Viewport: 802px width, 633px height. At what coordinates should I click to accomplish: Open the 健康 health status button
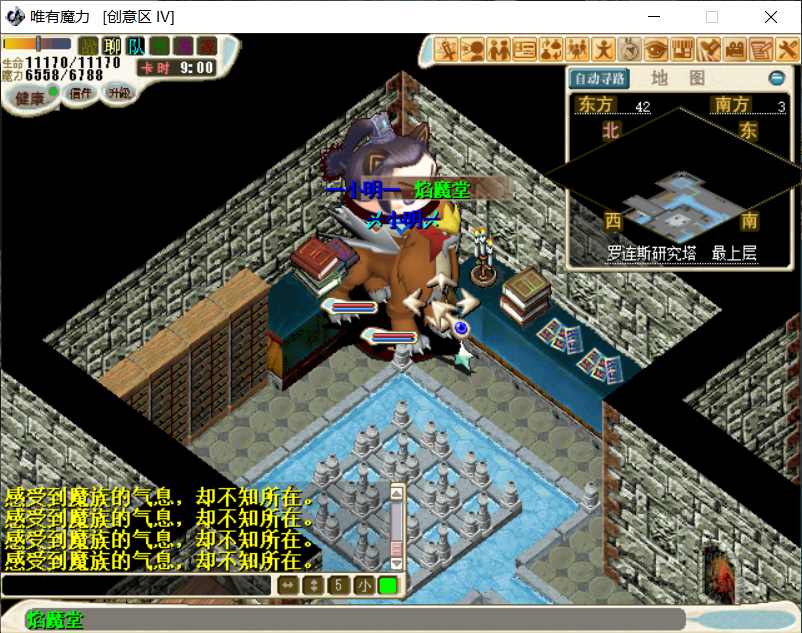[x=30, y=97]
